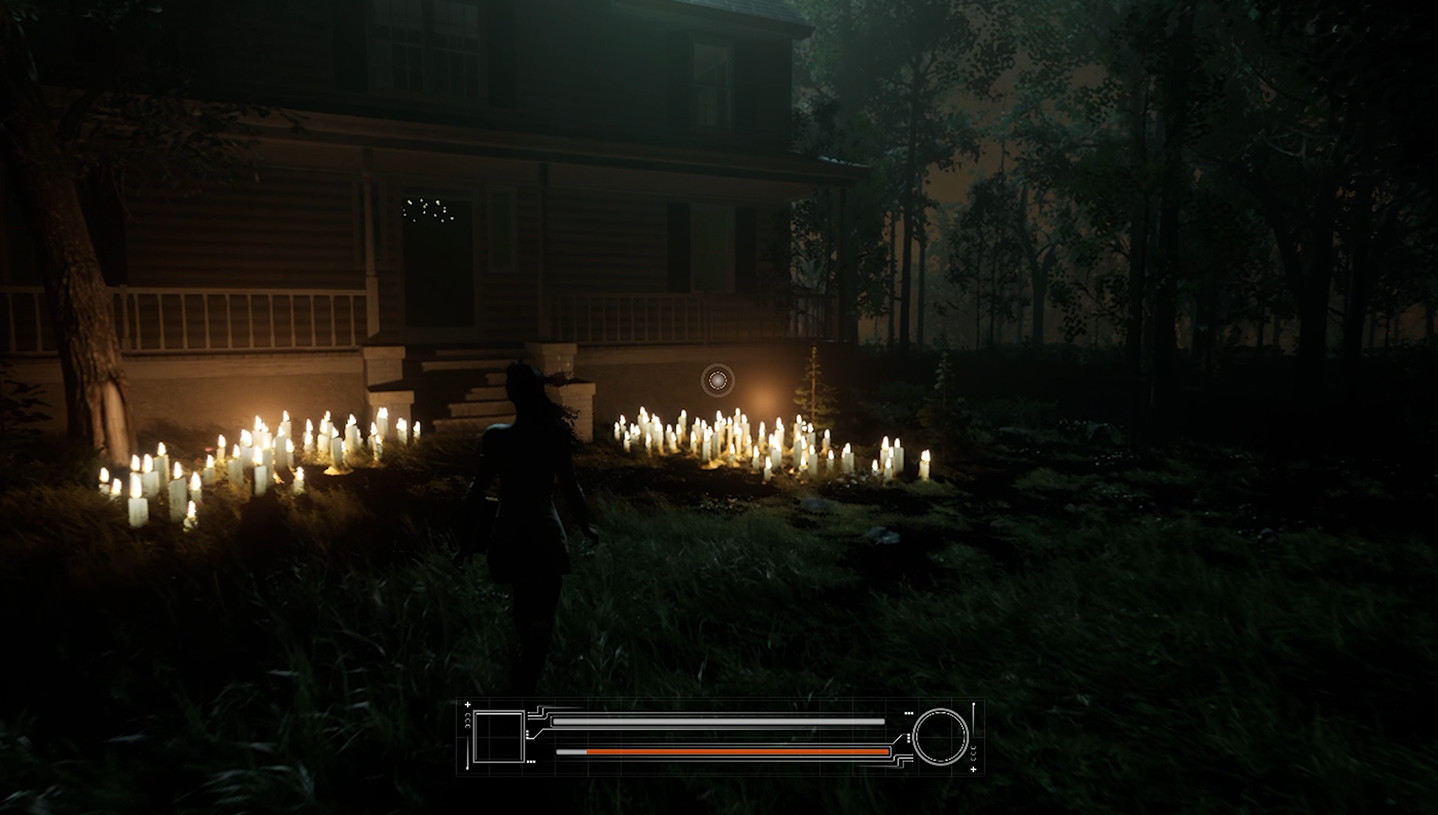Click the plus symbol left of the HUD
The height and width of the screenshot is (815, 1438).
(466, 705)
